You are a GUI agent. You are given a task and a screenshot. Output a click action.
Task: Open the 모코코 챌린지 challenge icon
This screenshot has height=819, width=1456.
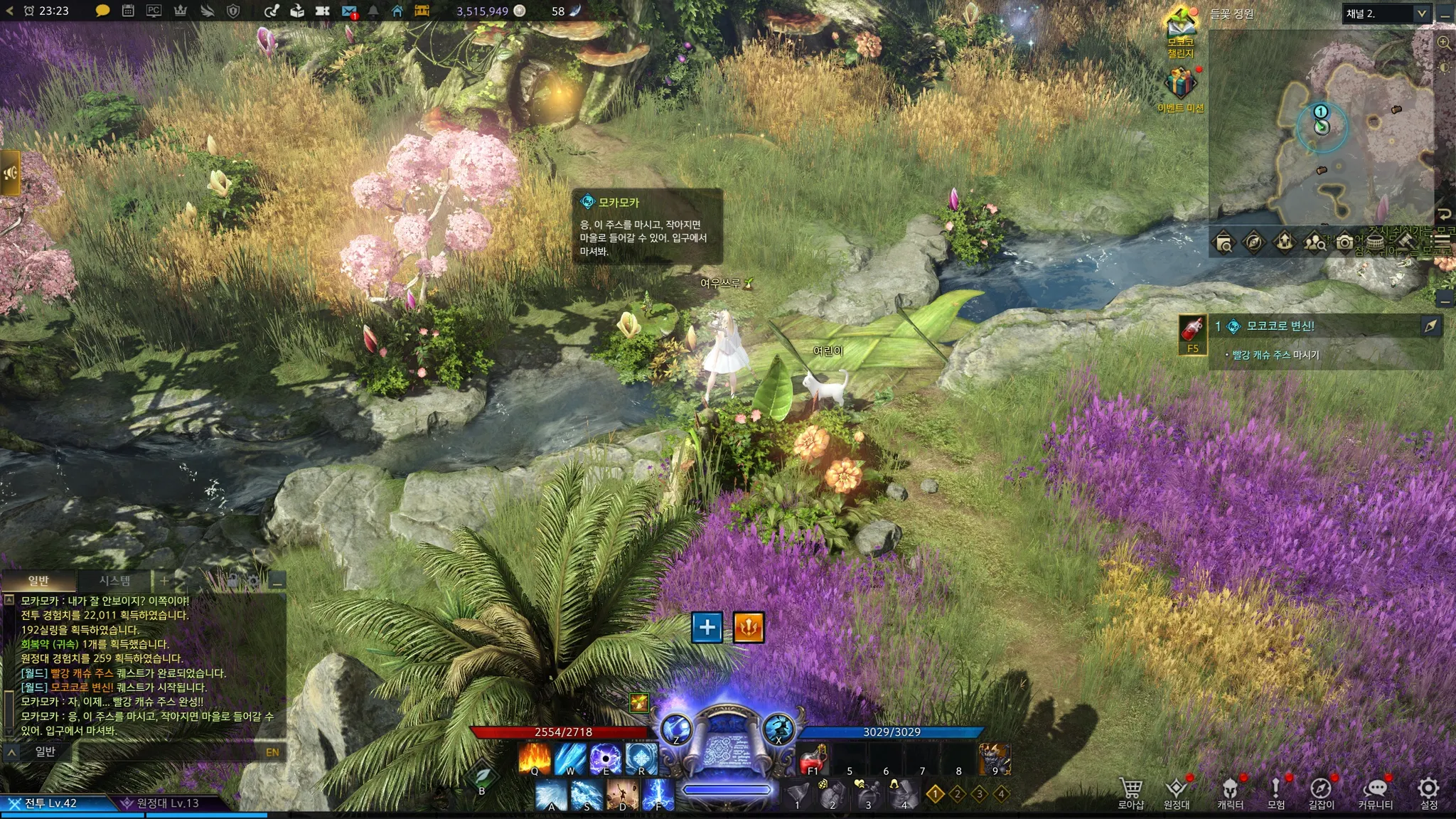pos(1181,32)
